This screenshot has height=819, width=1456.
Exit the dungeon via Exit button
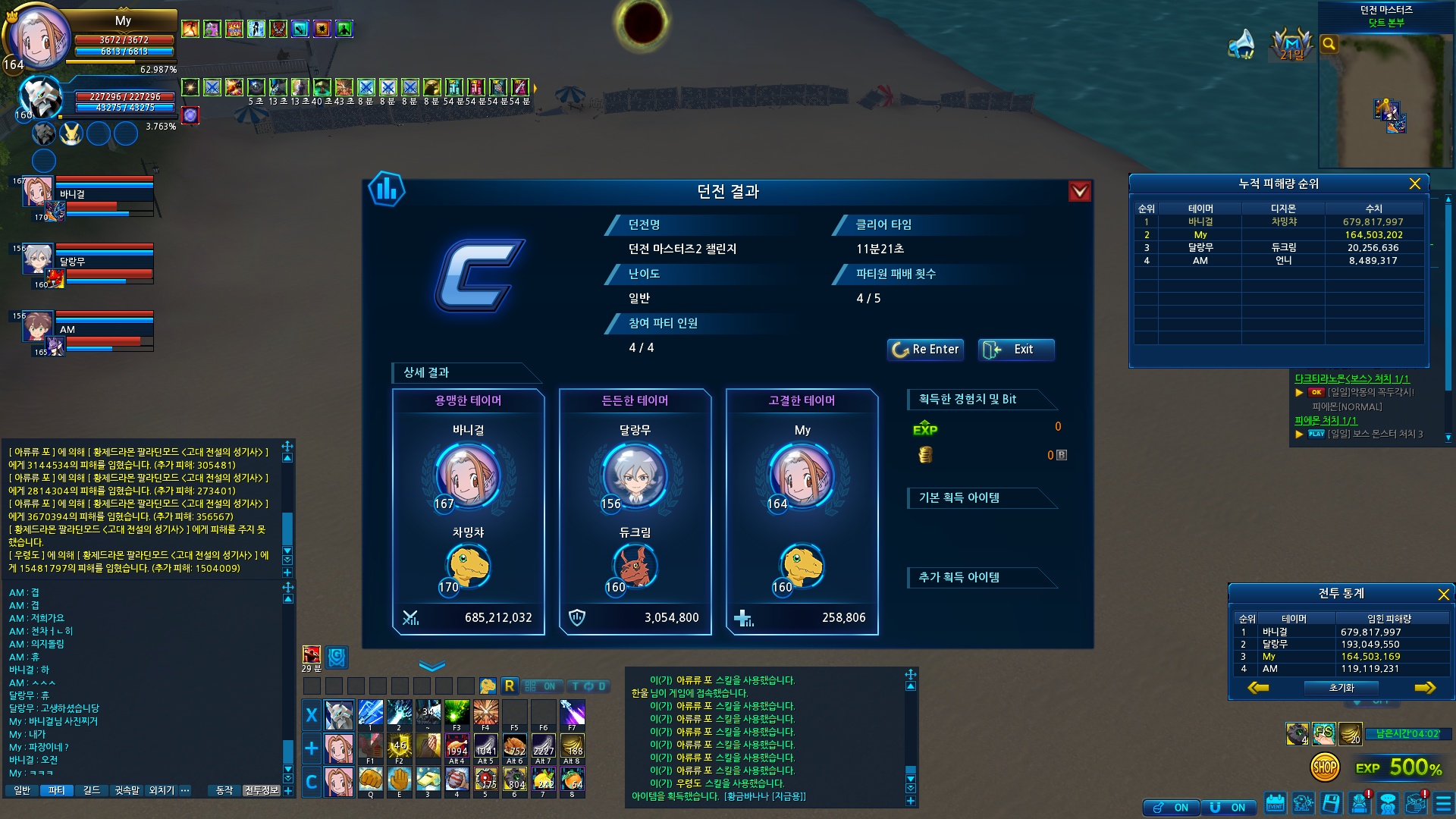pyautogui.click(x=1016, y=350)
